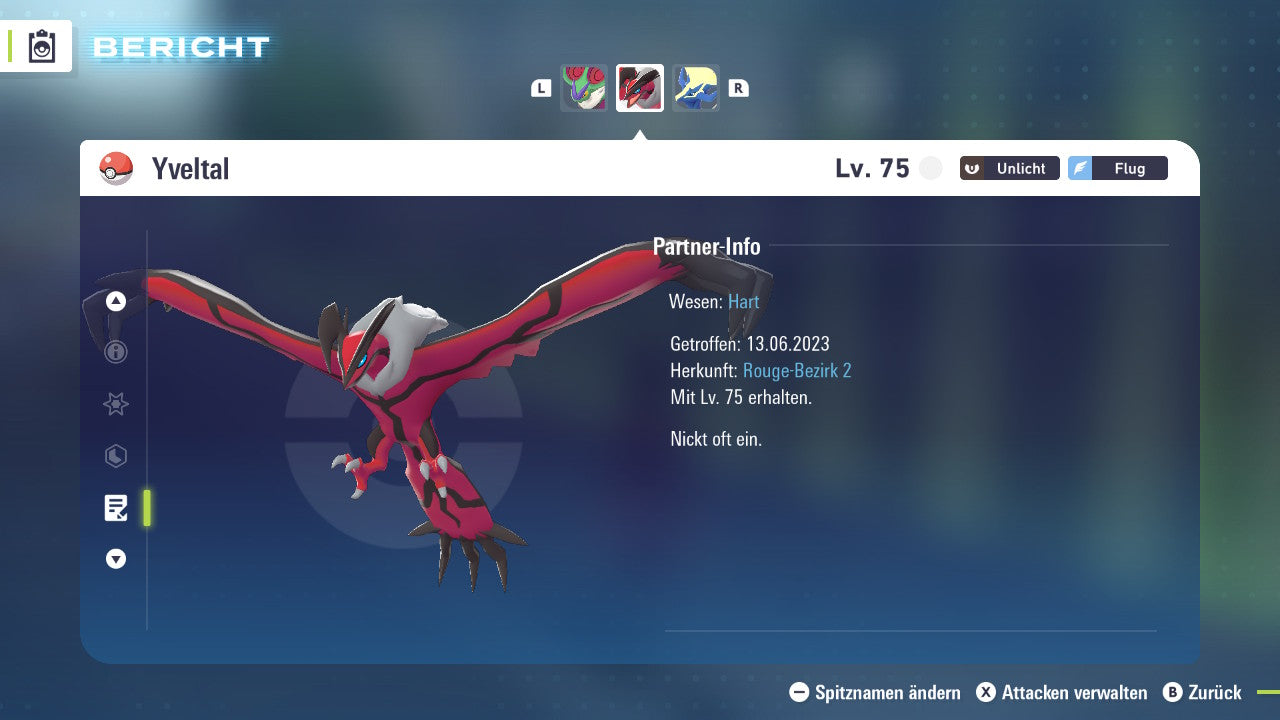Select the hexagon stats icon in sidebar

pyautogui.click(x=115, y=456)
